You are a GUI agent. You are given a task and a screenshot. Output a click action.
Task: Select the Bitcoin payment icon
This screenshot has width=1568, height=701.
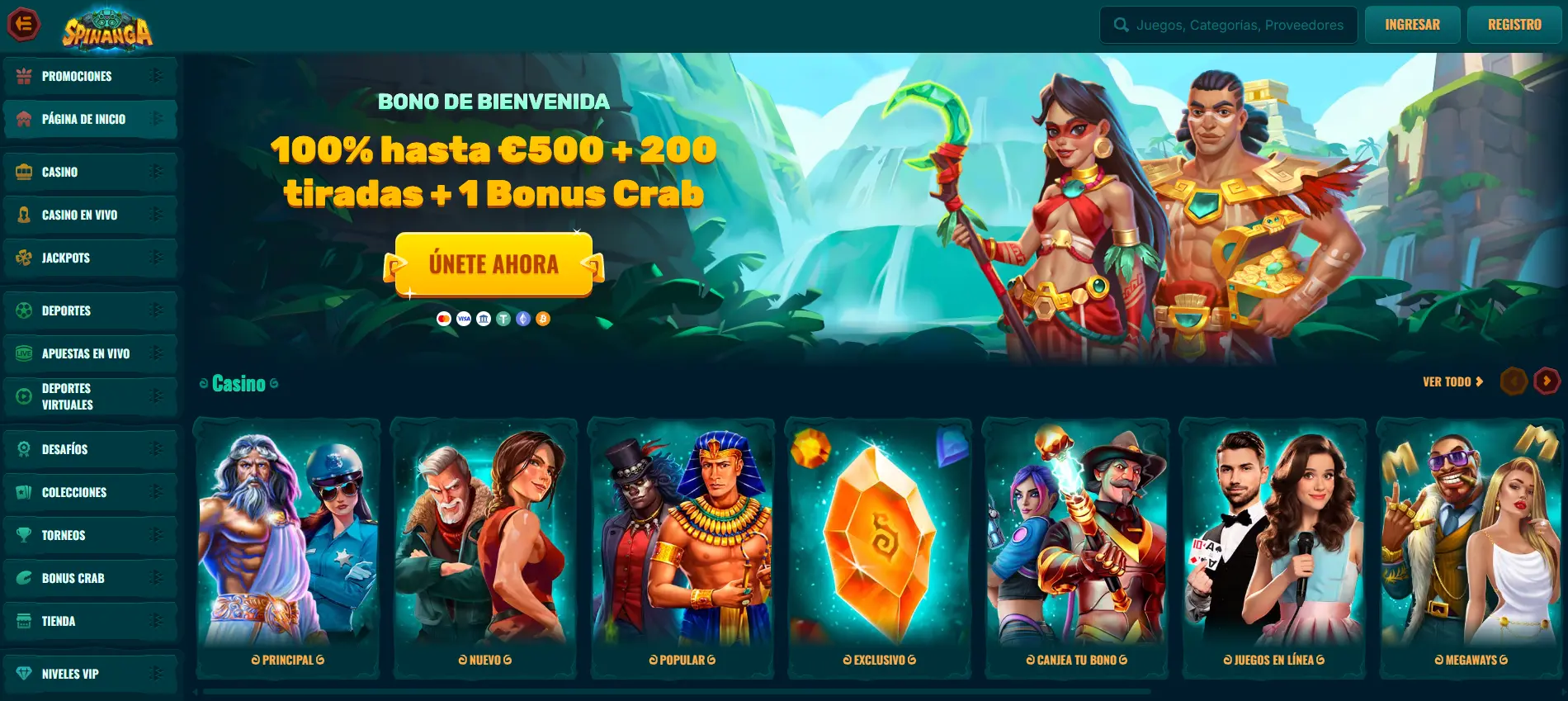point(543,318)
